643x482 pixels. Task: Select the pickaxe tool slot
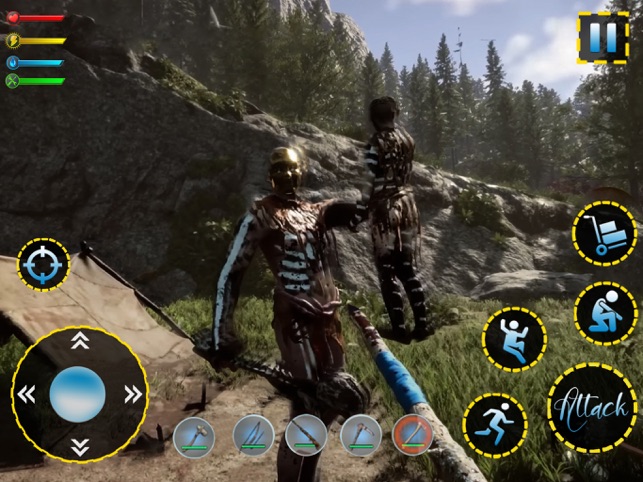pos(360,436)
